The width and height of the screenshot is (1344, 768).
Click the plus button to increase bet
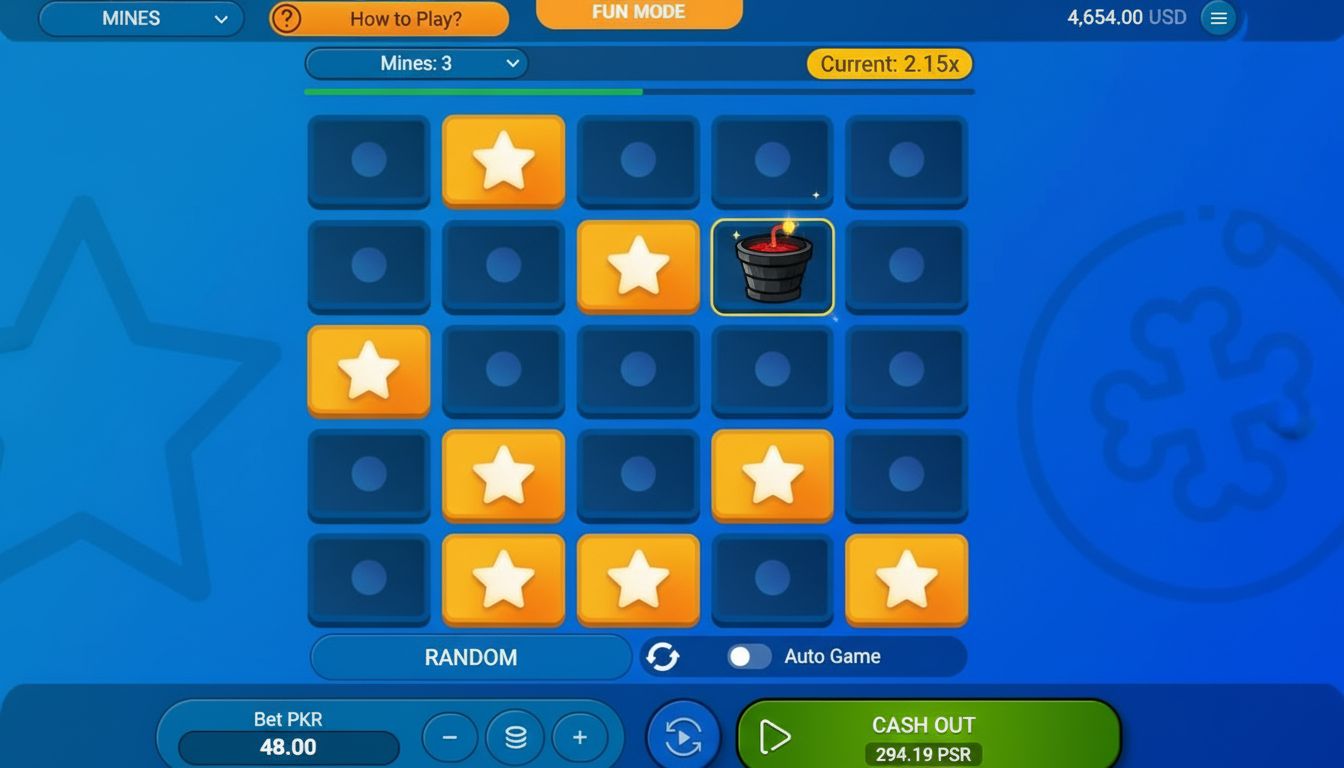click(x=581, y=737)
